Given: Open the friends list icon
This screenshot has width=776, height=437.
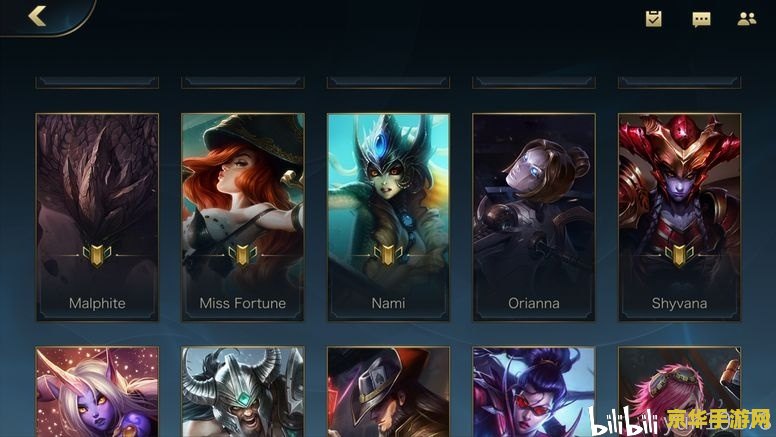Looking at the screenshot, I should (x=747, y=18).
